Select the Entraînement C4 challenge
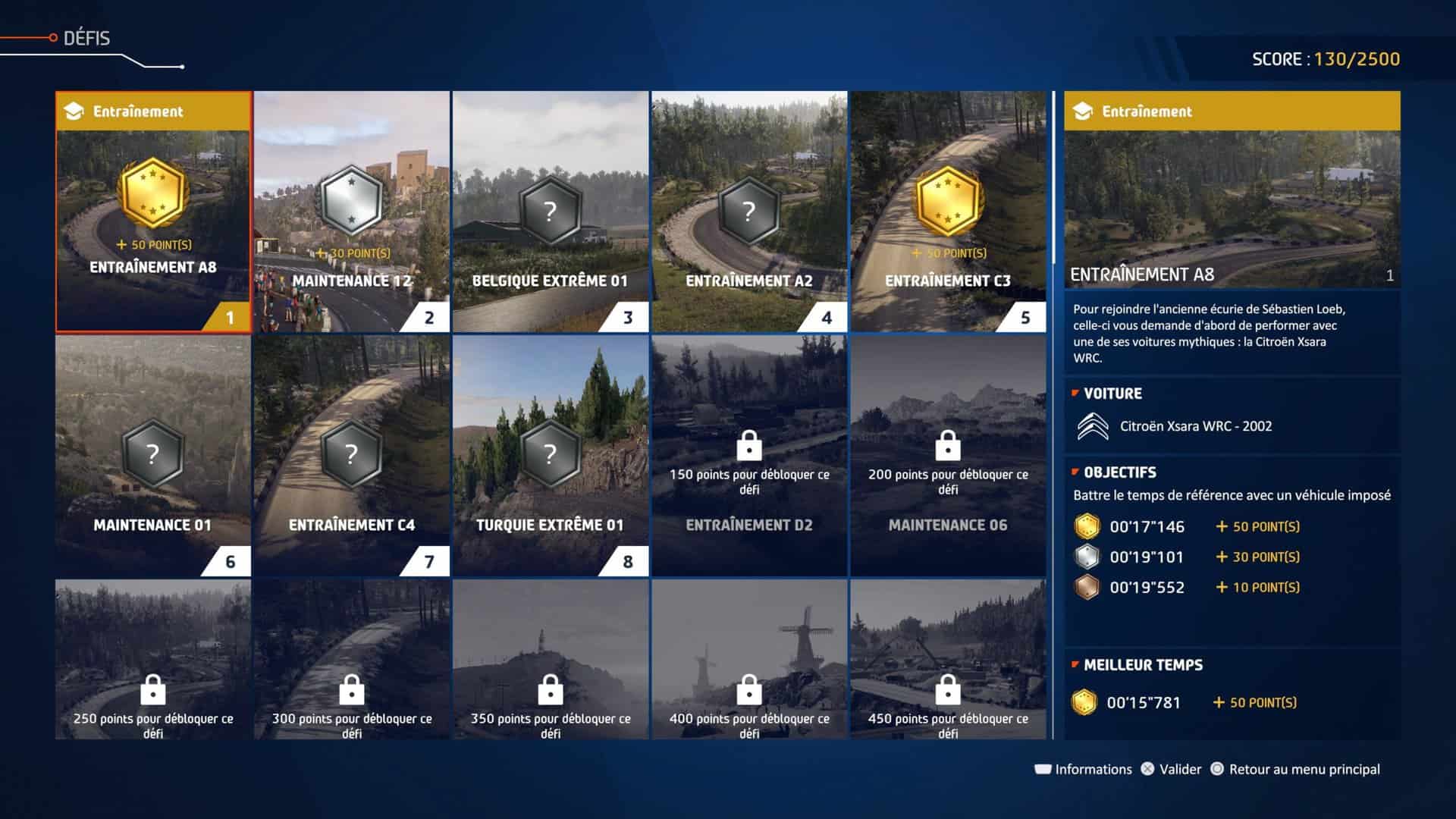 click(352, 457)
